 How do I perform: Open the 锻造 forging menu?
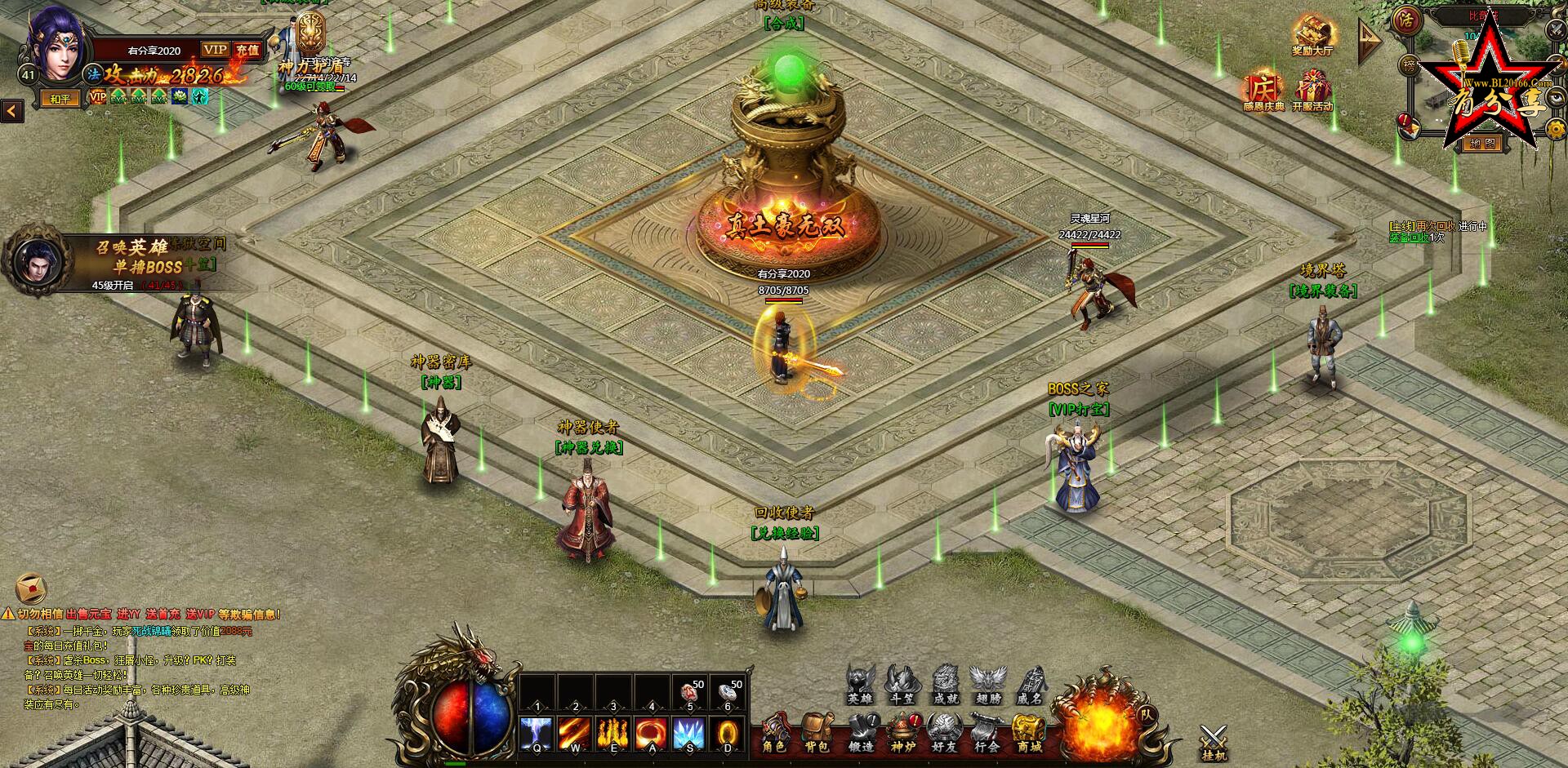tap(861, 732)
